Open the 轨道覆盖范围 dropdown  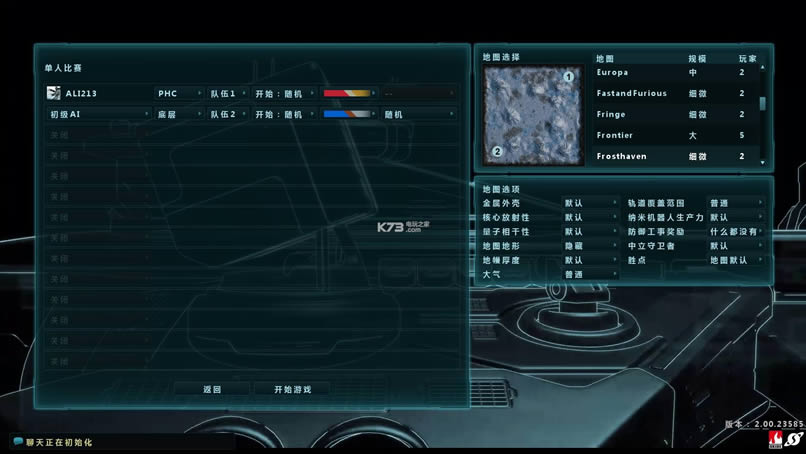pyautogui.click(x=735, y=203)
